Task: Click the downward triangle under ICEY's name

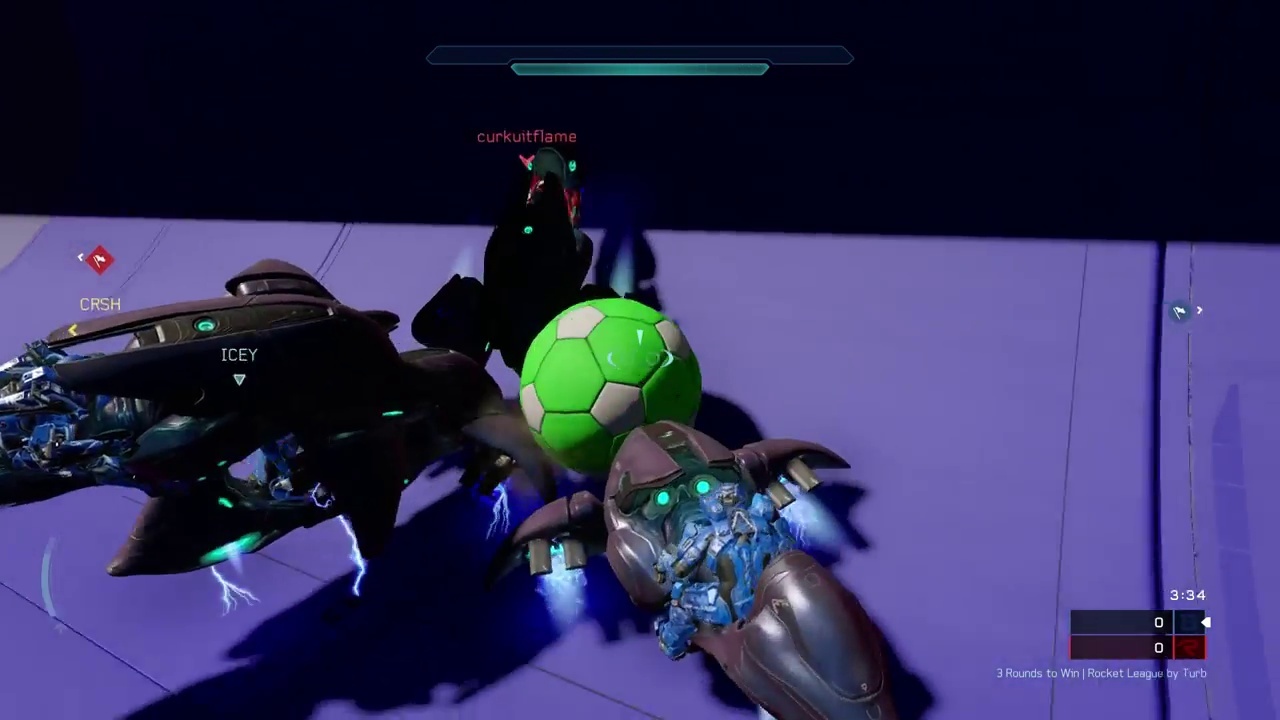Action: 239,379
